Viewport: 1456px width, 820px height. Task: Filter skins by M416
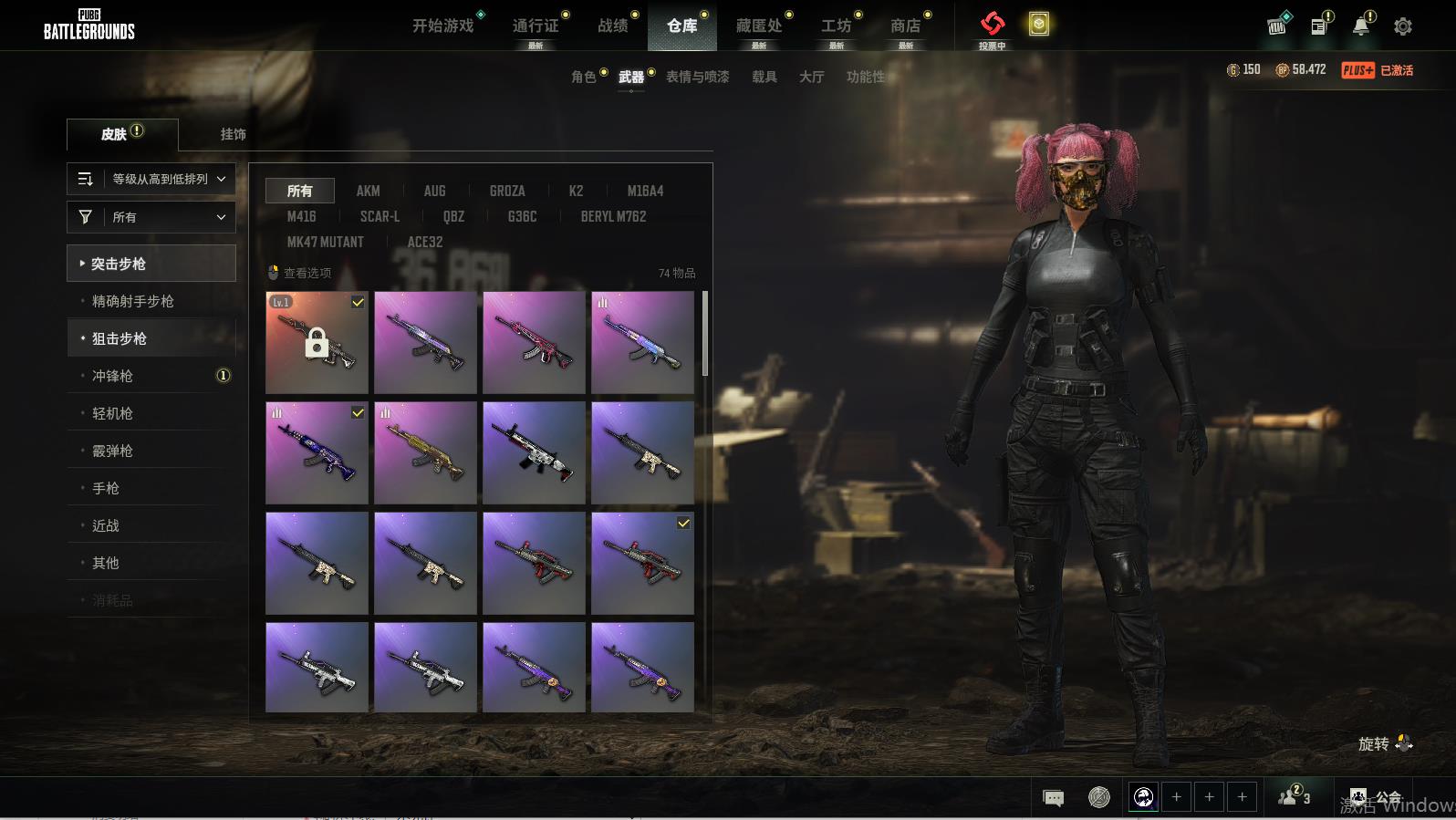301,216
